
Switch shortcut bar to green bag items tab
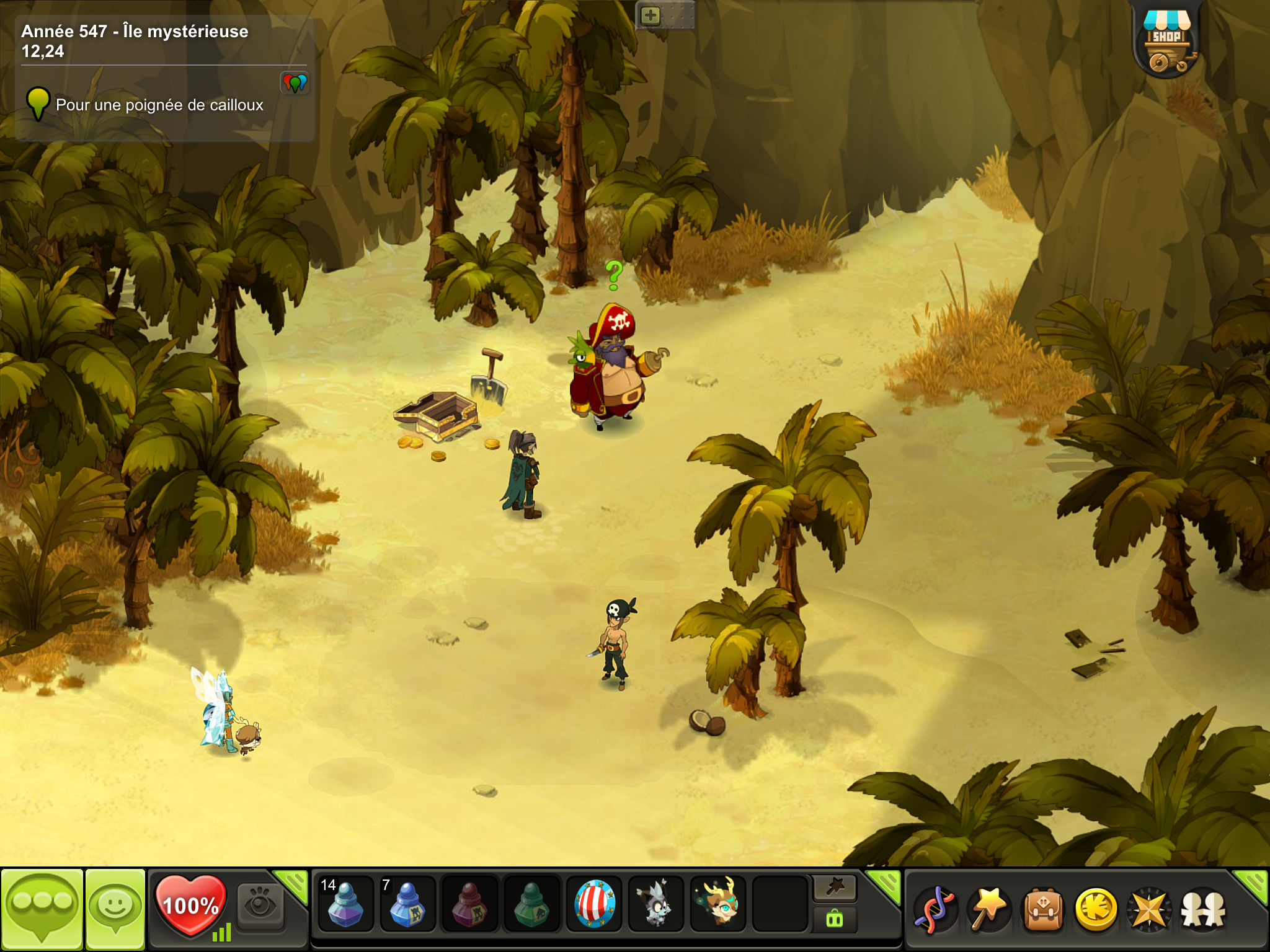pos(835,919)
